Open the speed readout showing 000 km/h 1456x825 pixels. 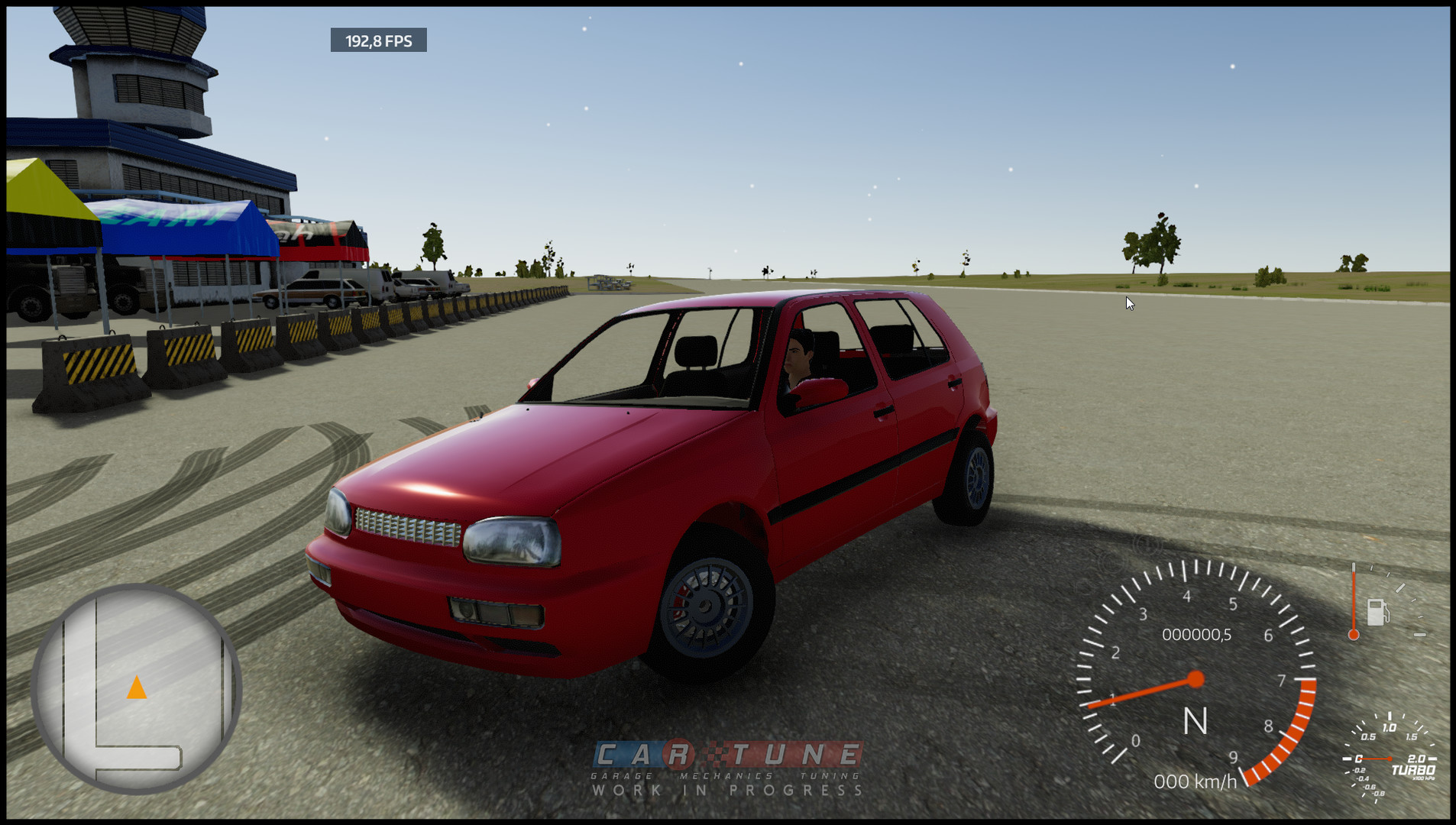tap(1197, 781)
